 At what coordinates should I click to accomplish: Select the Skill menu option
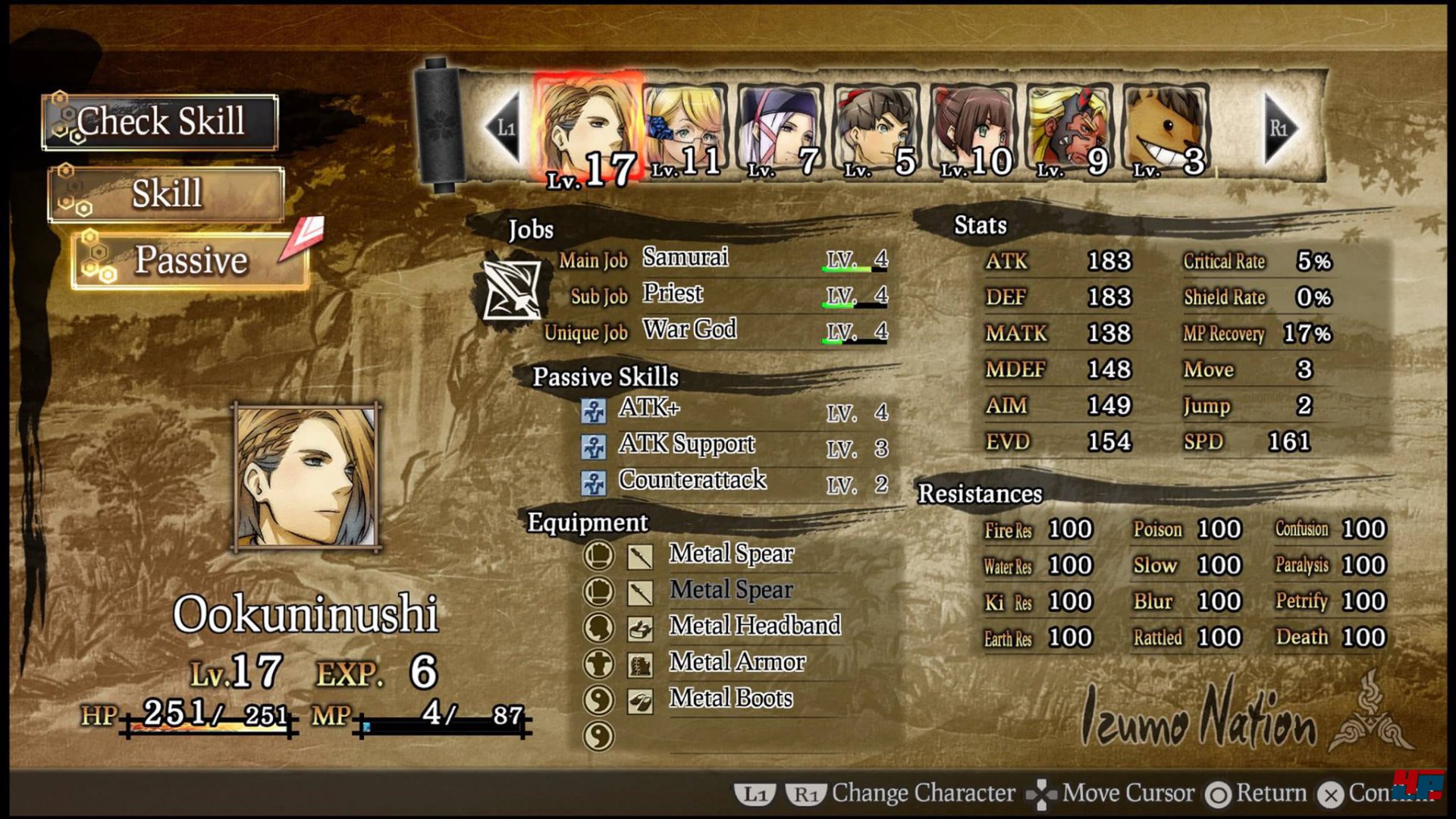[166, 194]
